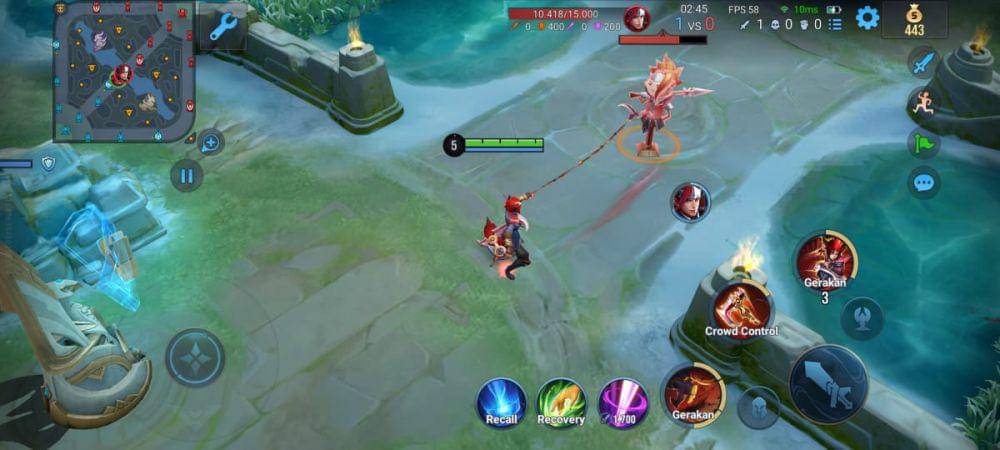Cast the Gerakan 3 ultimate skill

pos(826,260)
